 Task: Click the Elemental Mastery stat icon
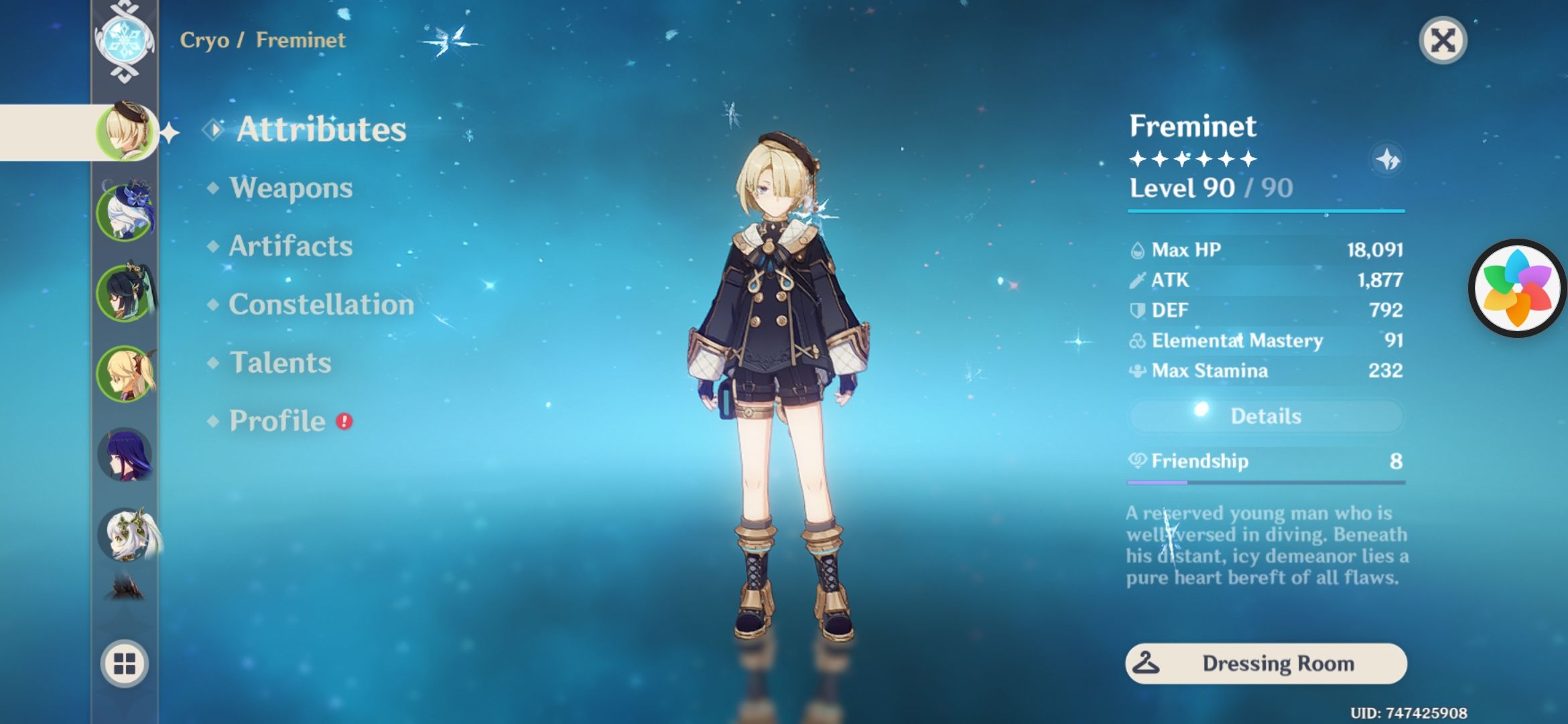(x=1137, y=341)
